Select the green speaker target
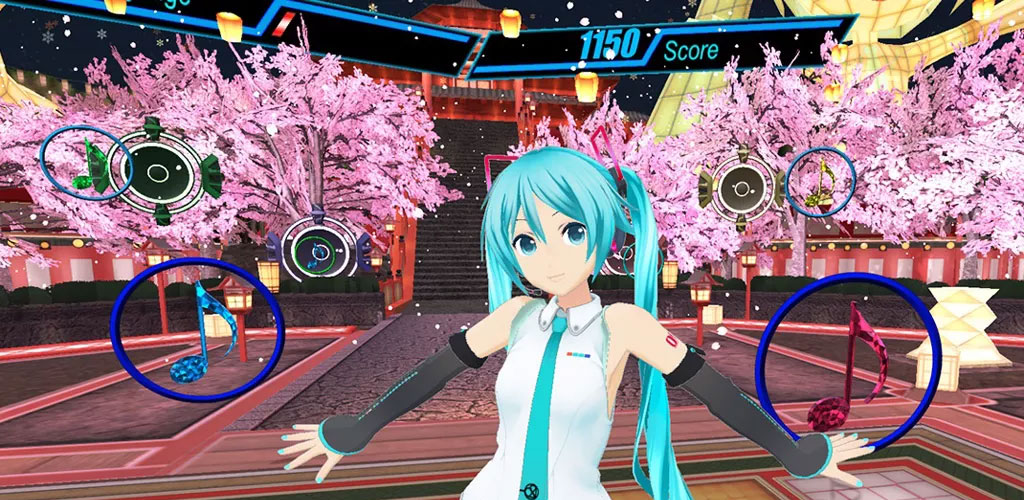Screen dimensions: 1024x500 coord(156,170)
